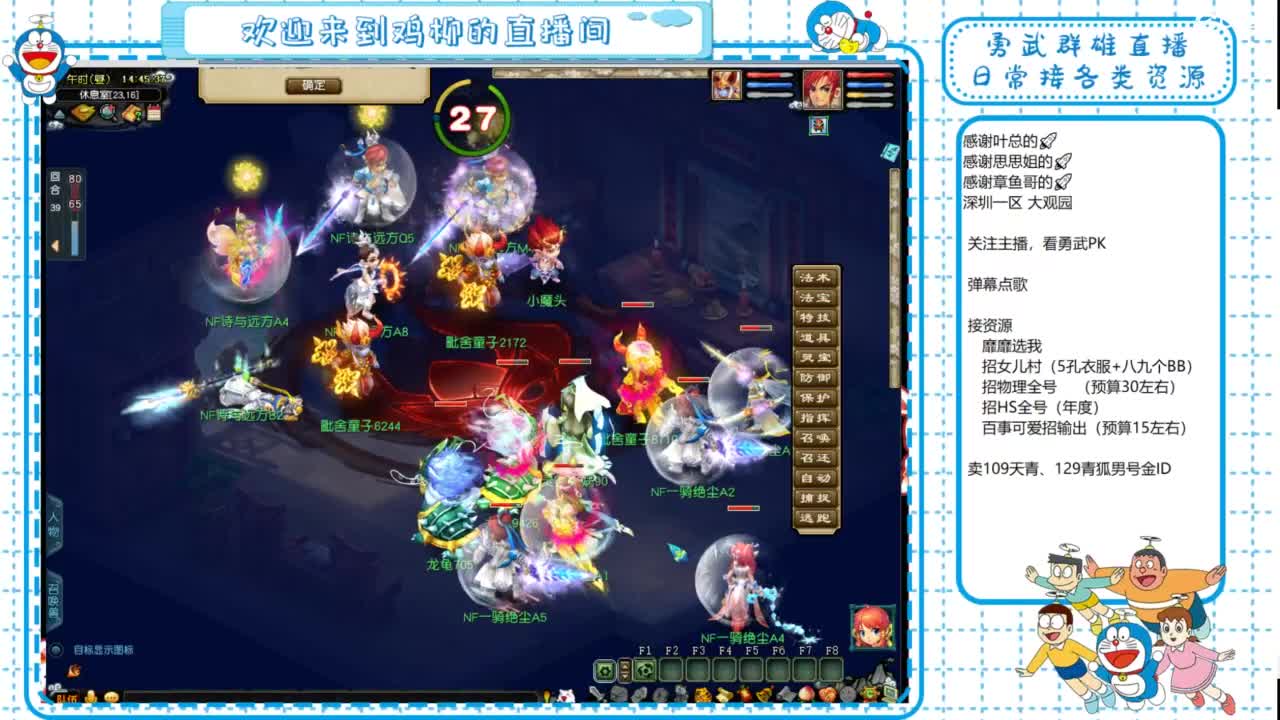Open the 道具 (items) battle command
Image resolution: width=1280 pixels, height=720 pixels.
coord(817,337)
